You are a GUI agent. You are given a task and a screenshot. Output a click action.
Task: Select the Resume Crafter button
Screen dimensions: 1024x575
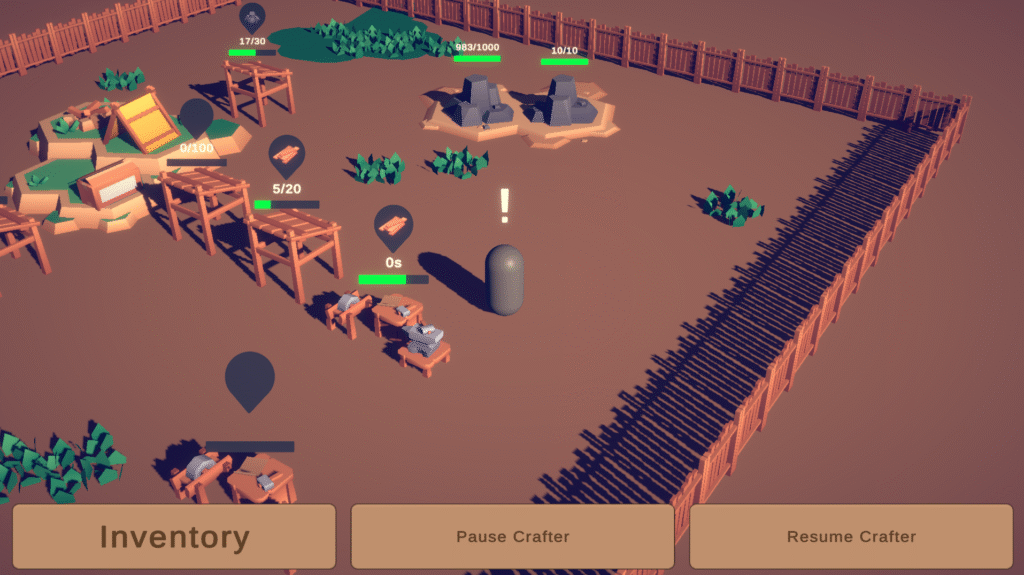click(x=851, y=537)
